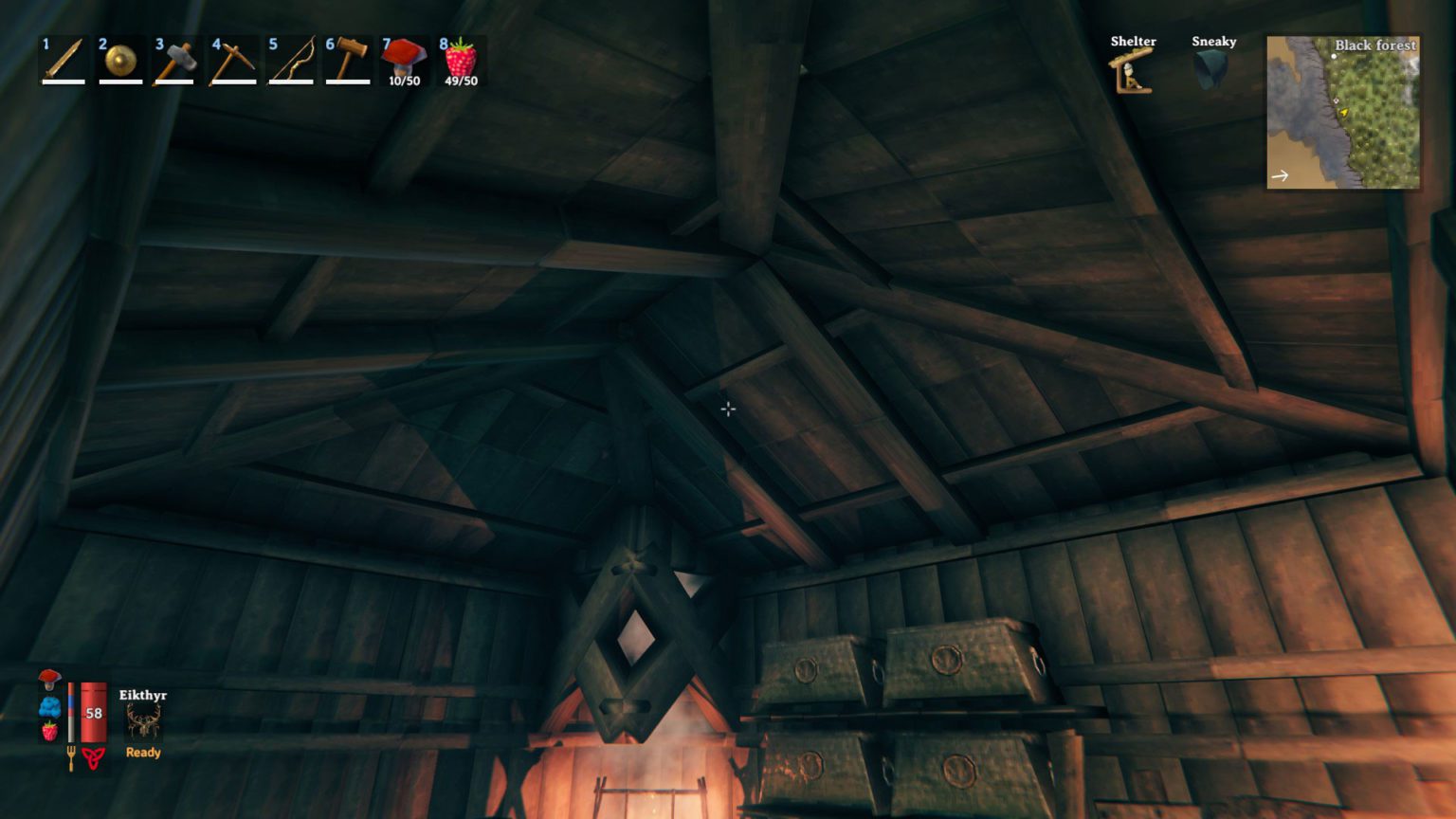Screen dimensions: 1456x819
Task: Equip the bow from hotbar slot 5
Action: click(x=290, y=61)
